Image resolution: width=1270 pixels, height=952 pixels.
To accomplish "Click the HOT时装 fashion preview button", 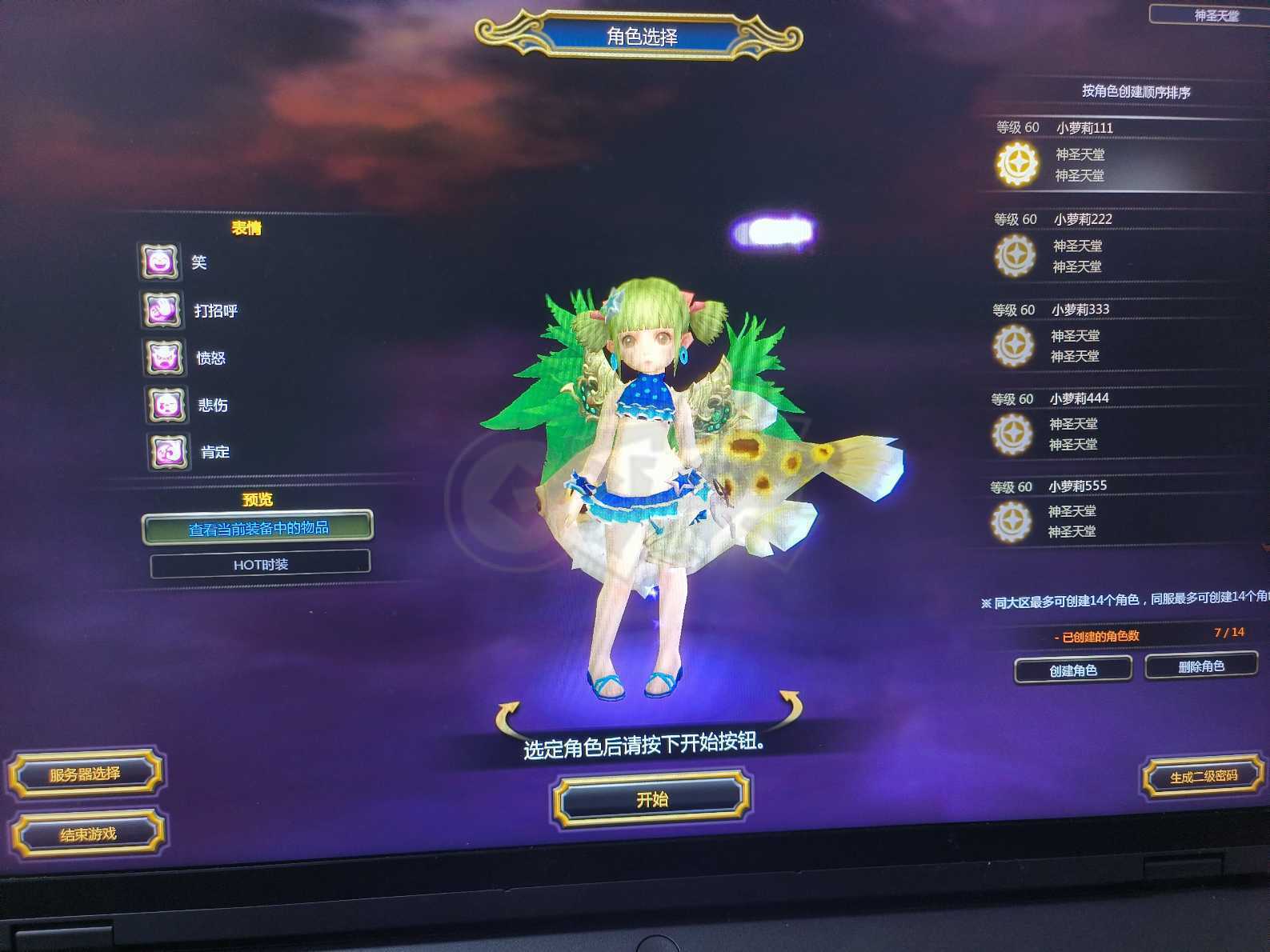I will coord(260,564).
